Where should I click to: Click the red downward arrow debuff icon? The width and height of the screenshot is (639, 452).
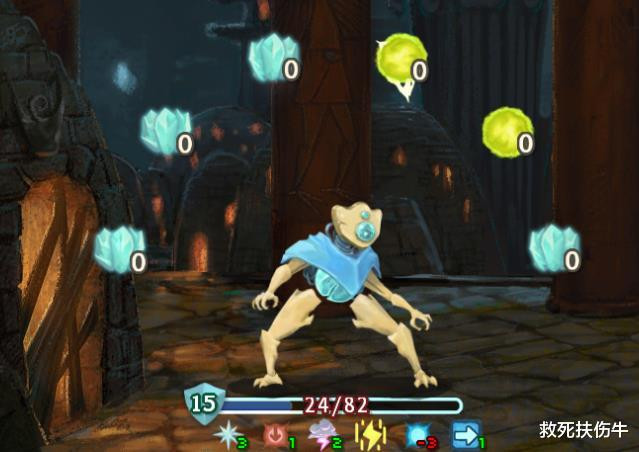274,435
